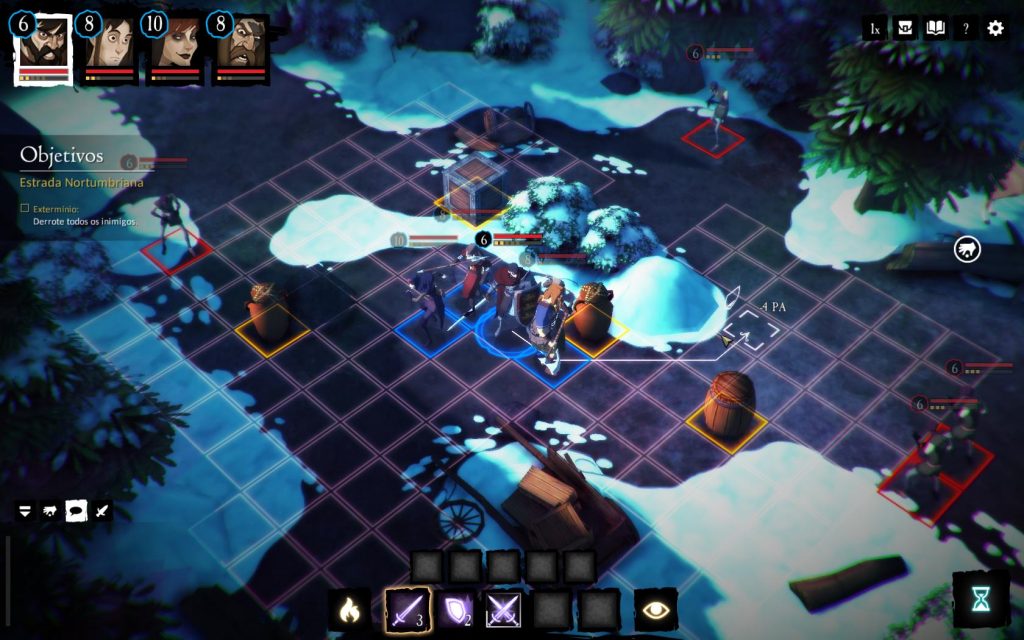Toggle the eye overview button
The height and width of the screenshot is (640, 1024).
tap(656, 608)
